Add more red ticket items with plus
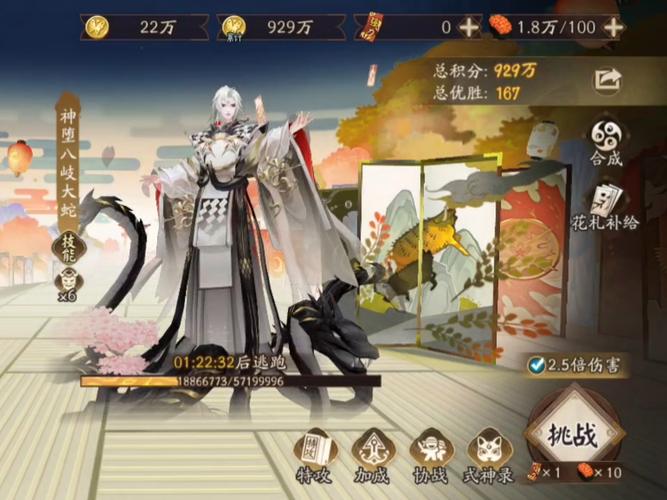667x500 pixels. click(x=469, y=27)
